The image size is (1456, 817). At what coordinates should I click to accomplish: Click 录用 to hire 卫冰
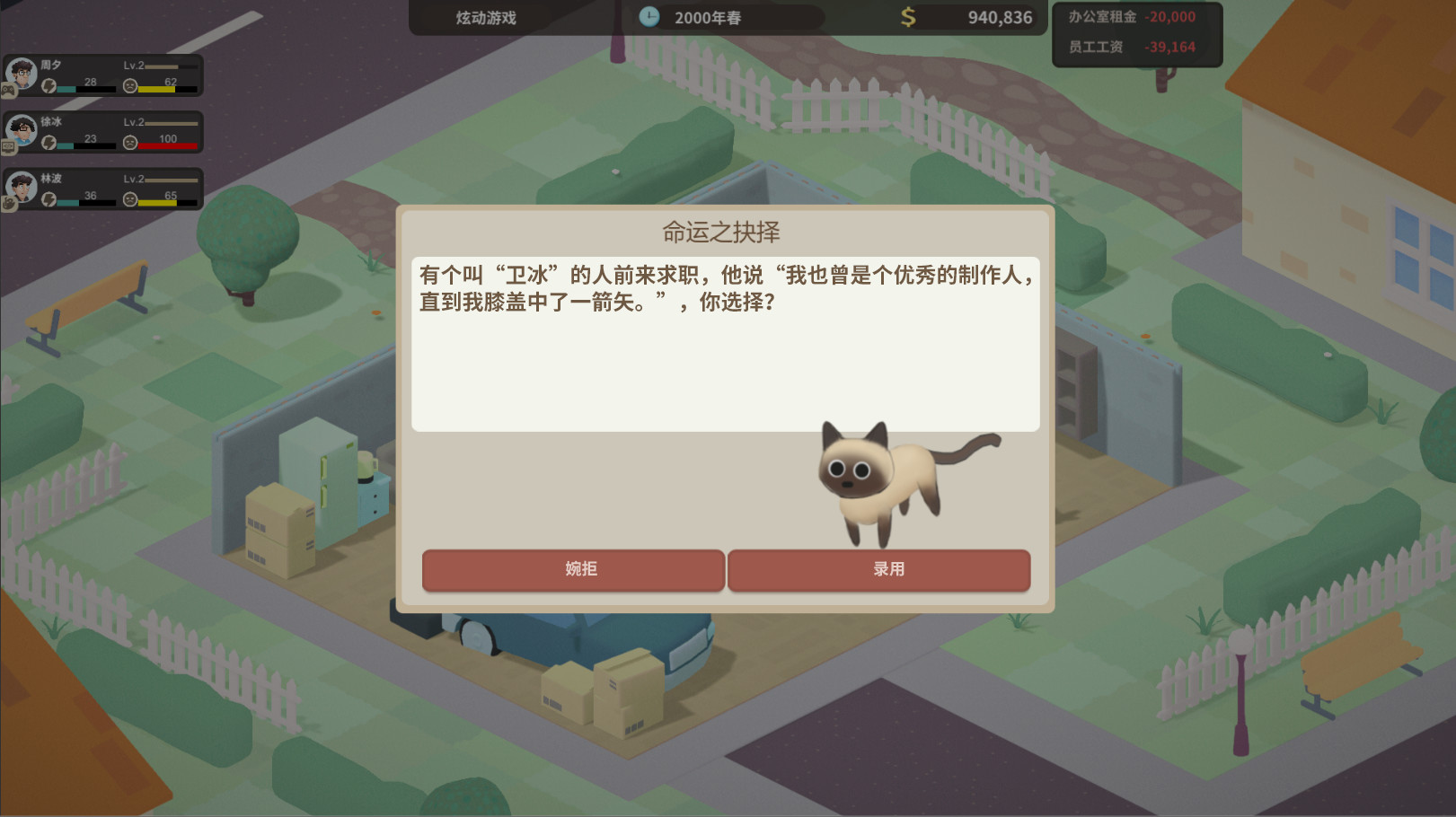[878, 569]
